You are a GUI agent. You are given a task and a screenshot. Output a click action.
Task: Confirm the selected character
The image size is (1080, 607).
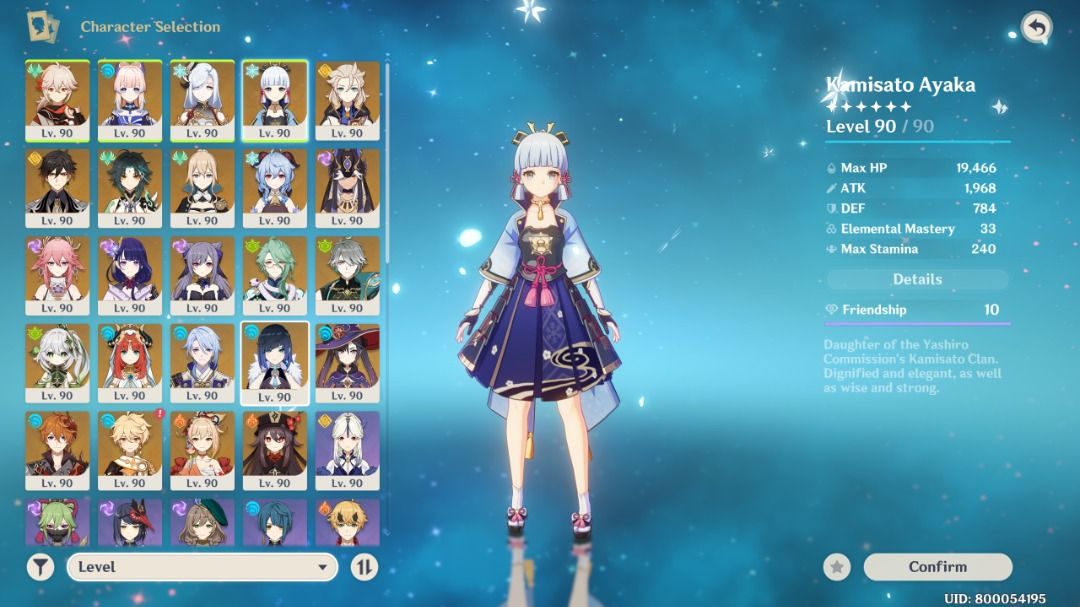click(x=937, y=567)
